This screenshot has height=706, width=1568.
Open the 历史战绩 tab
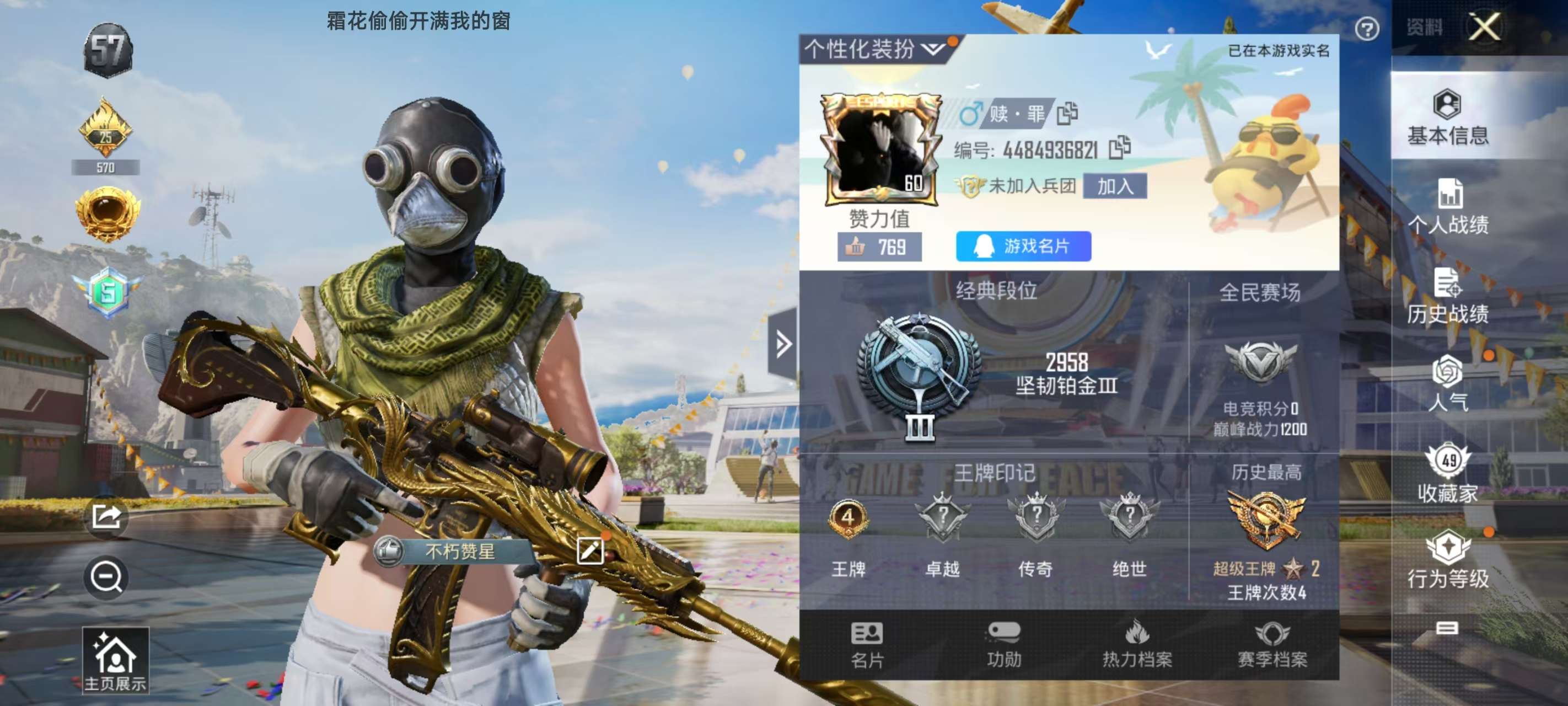tap(1447, 297)
